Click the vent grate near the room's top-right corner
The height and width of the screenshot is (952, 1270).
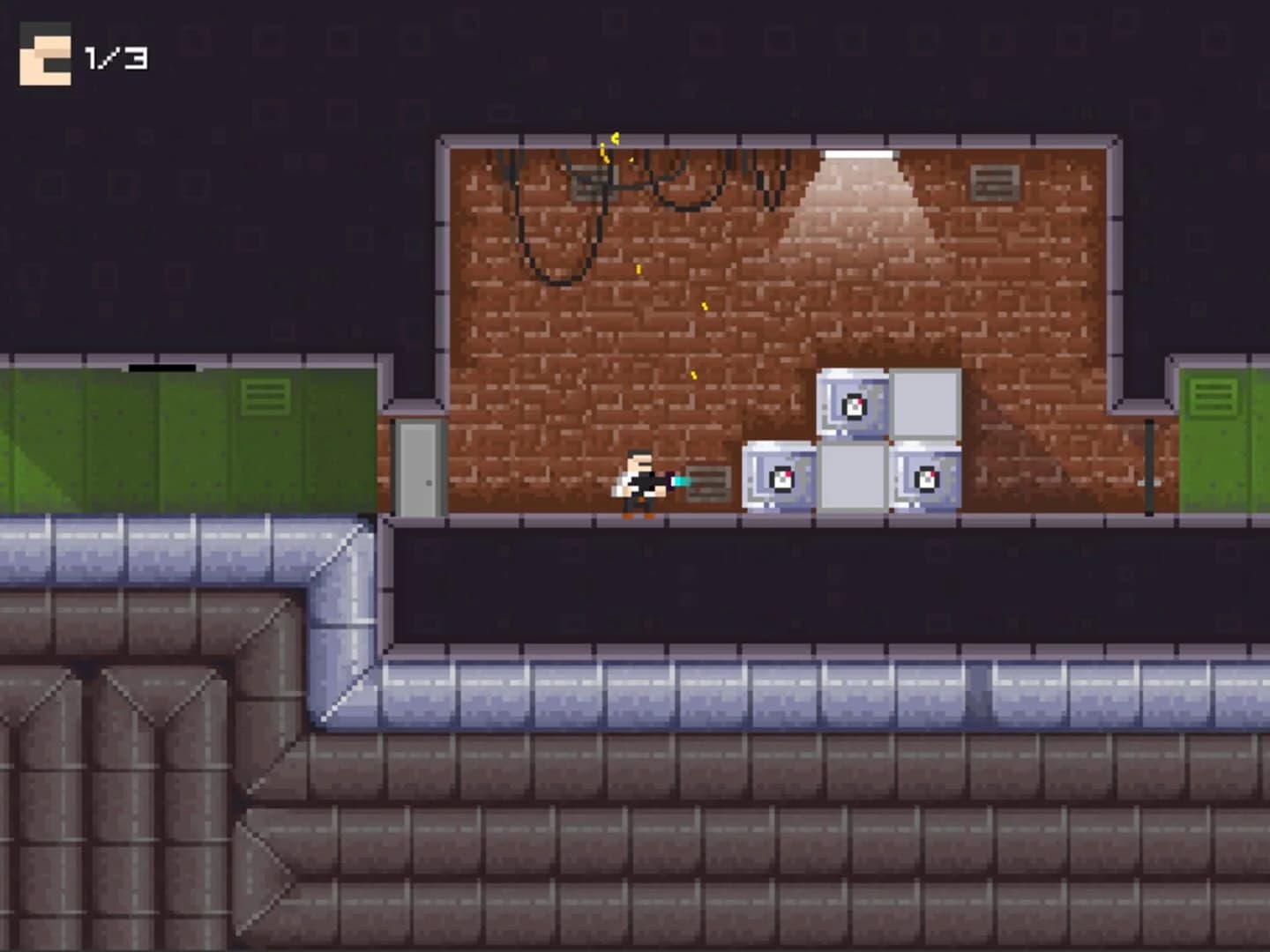[x=992, y=182]
